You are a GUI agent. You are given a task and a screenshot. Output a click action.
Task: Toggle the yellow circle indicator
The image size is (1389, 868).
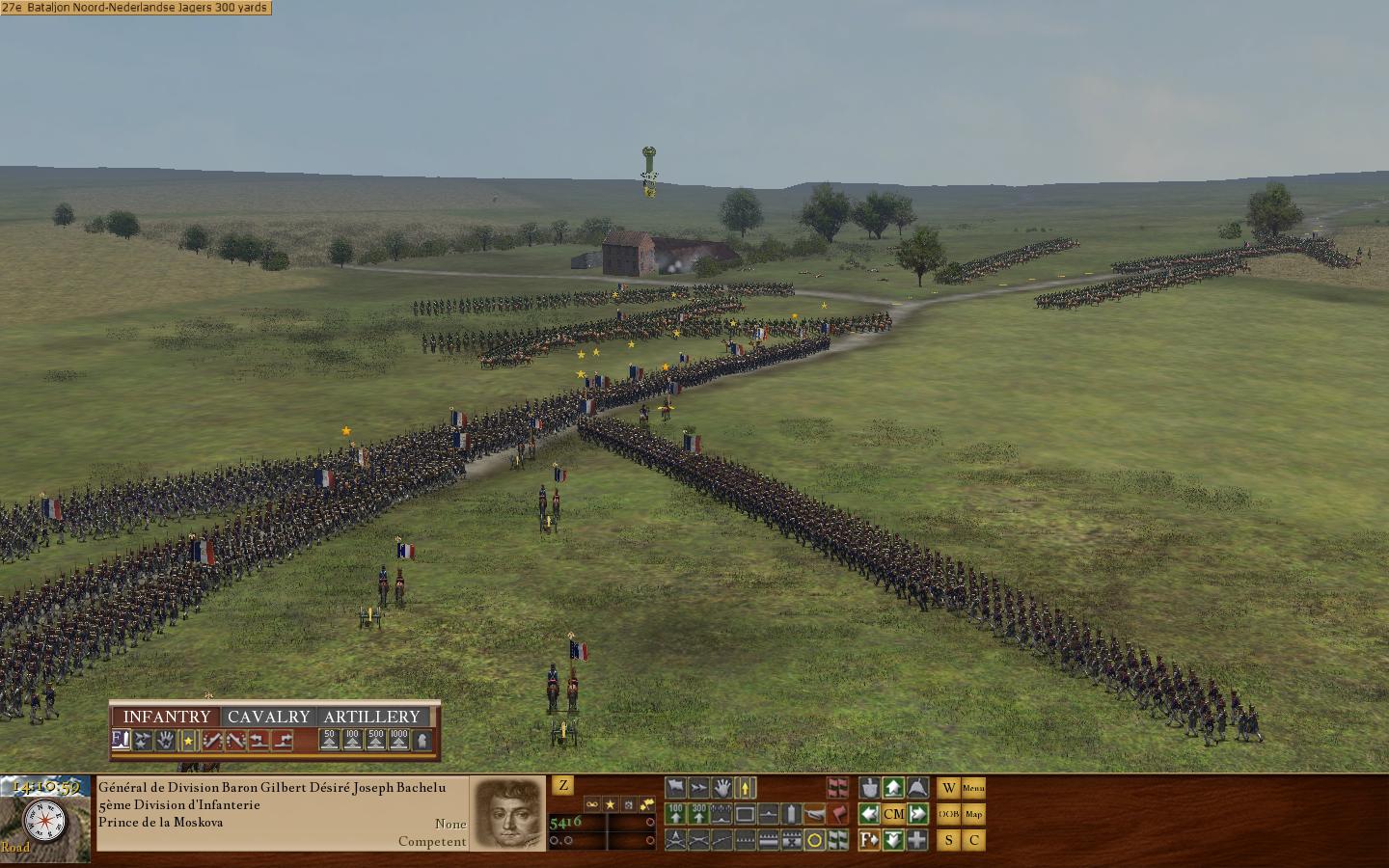click(812, 839)
